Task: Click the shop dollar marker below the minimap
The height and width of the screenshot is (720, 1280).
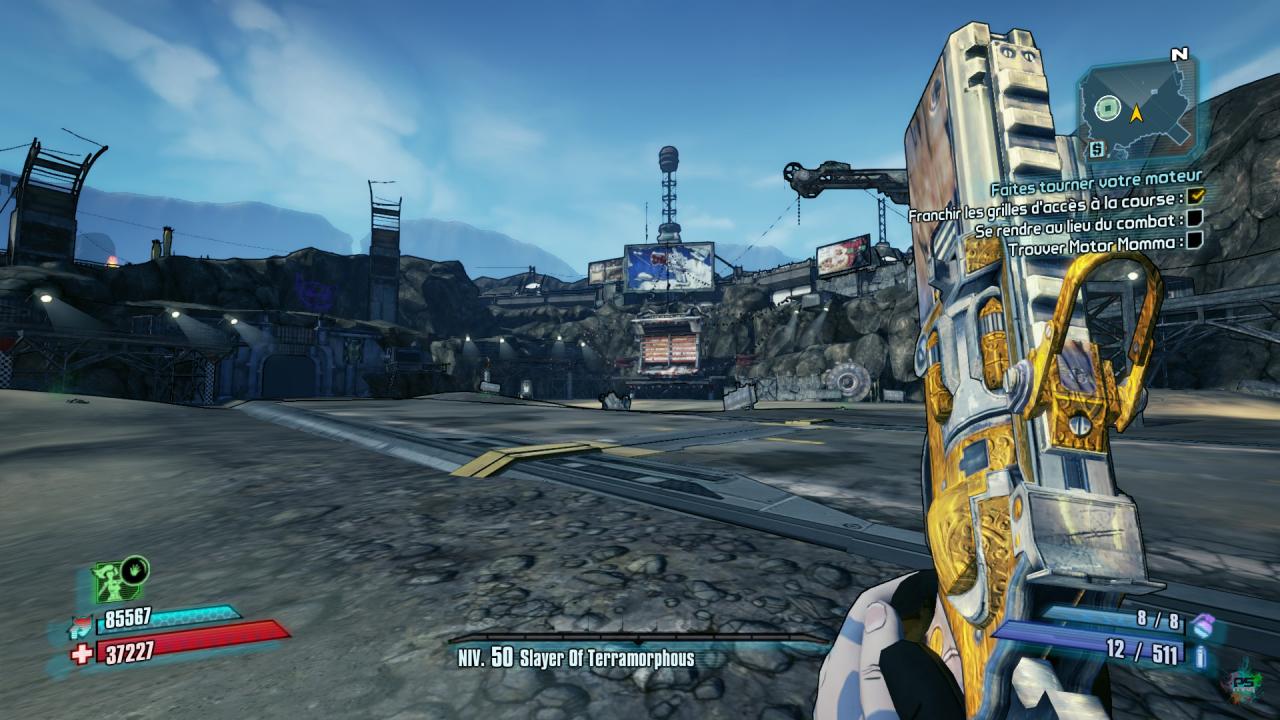Action: point(1096,149)
